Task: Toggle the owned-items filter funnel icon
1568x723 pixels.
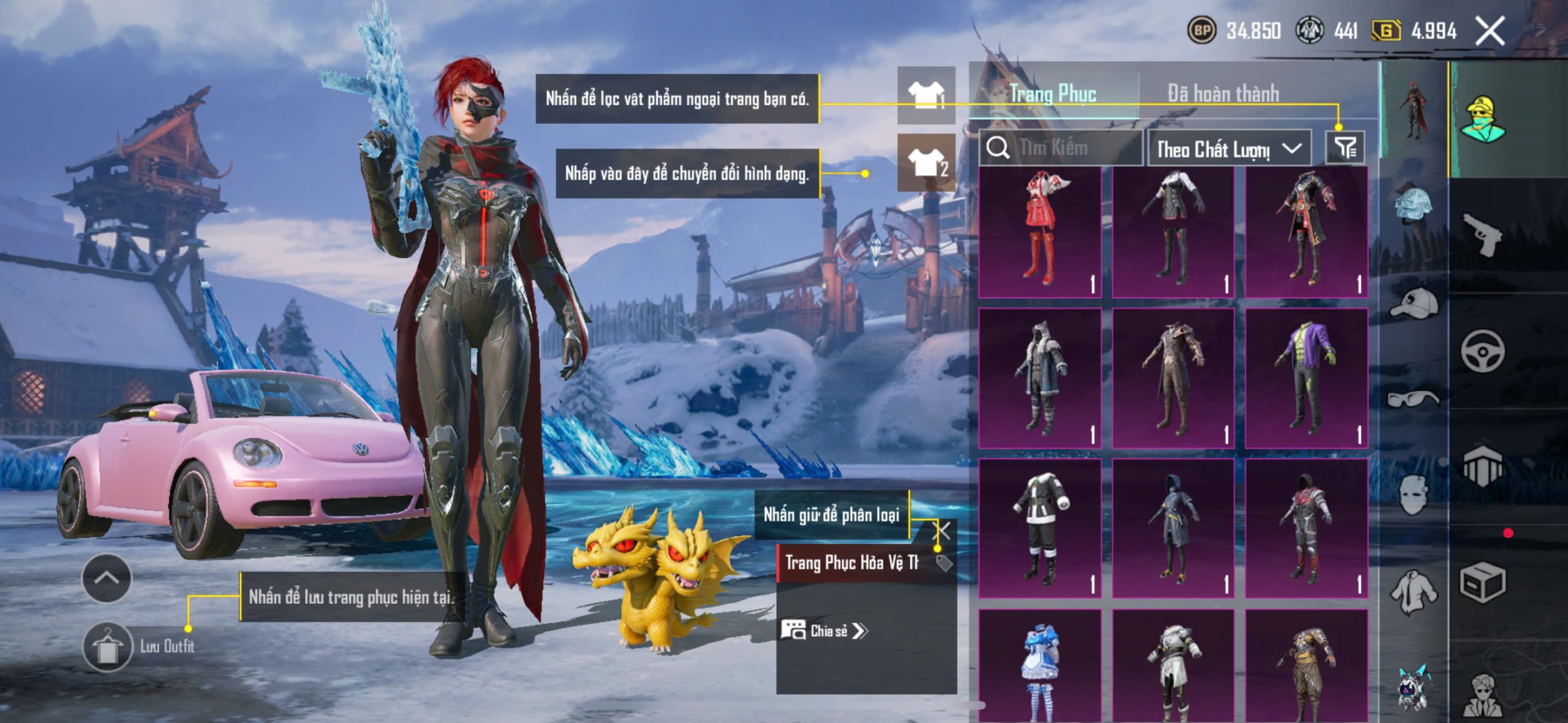Action: click(1345, 148)
